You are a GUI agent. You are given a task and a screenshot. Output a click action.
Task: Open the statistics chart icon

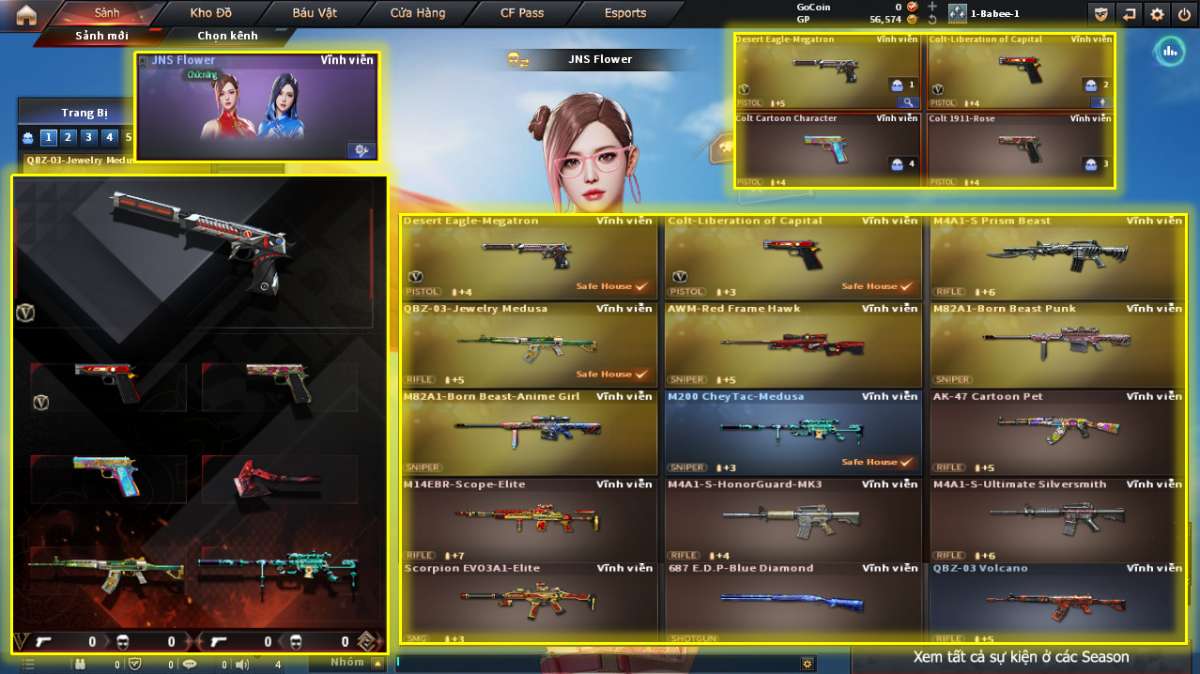[x=1169, y=52]
